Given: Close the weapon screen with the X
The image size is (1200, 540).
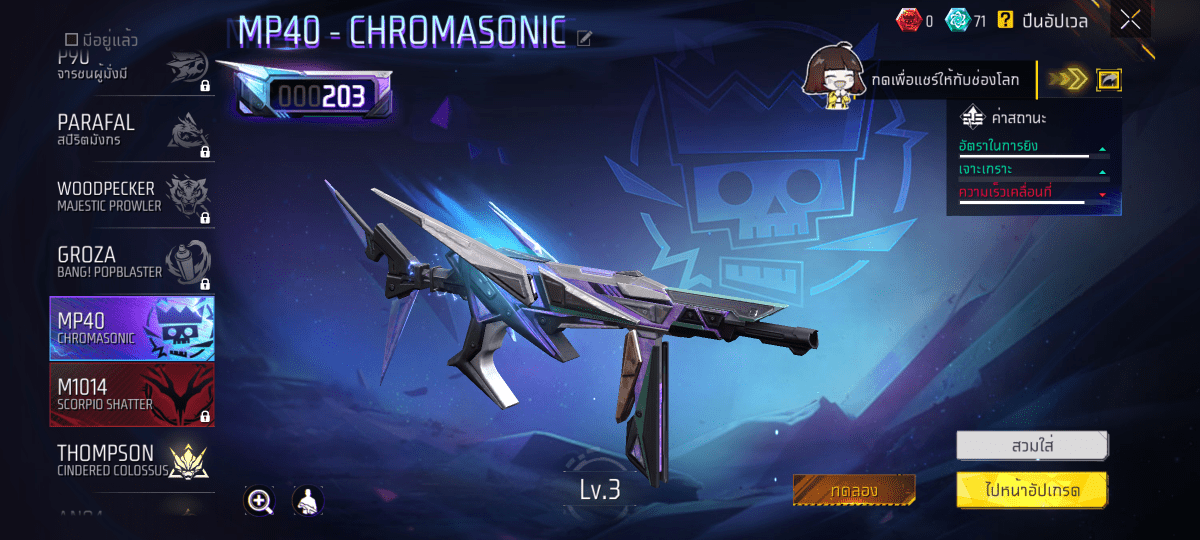Looking at the screenshot, I should [1130, 20].
